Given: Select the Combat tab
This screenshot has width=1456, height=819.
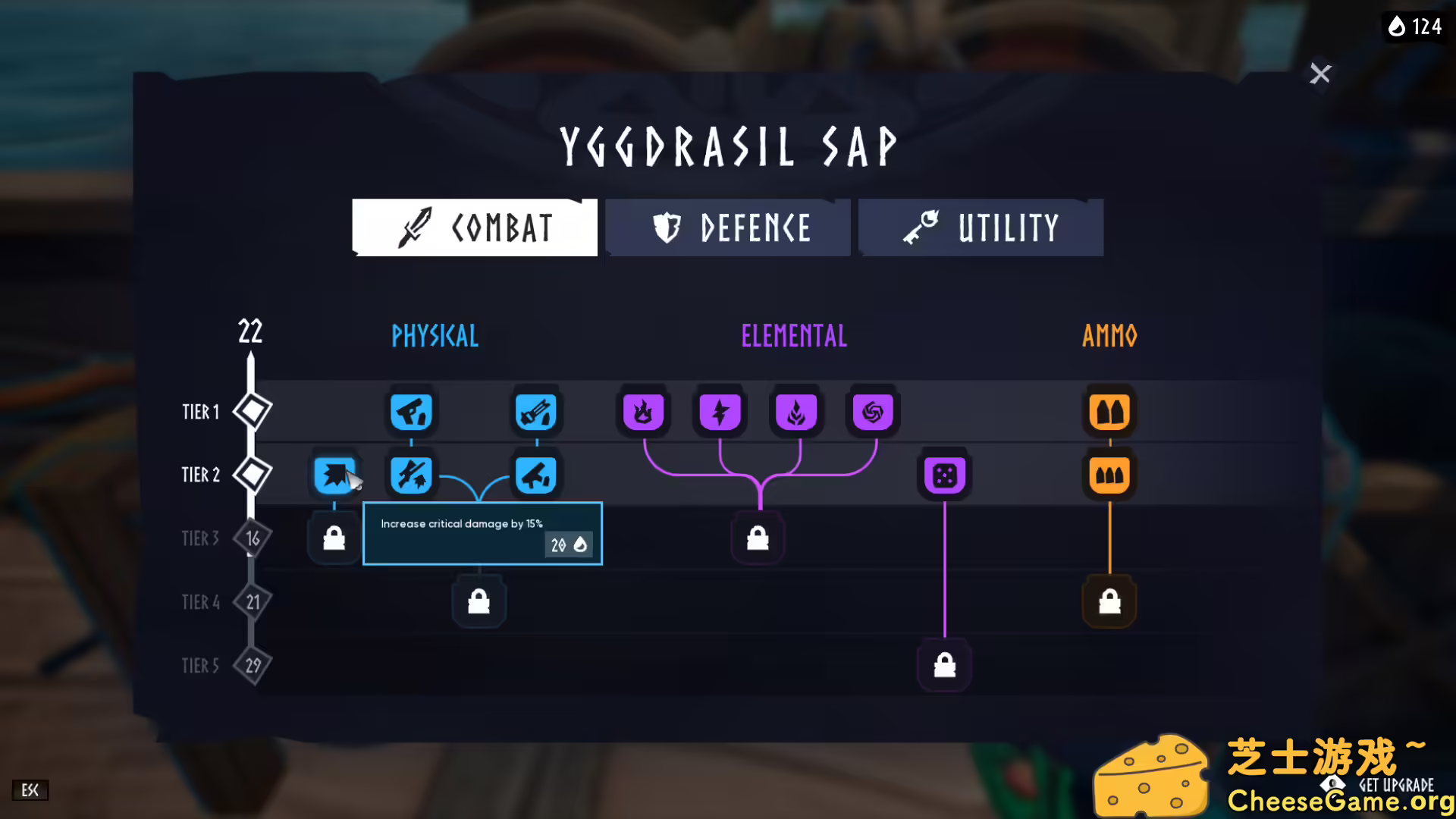Looking at the screenshot, I should pyautogui.click(x=475, y=227).
